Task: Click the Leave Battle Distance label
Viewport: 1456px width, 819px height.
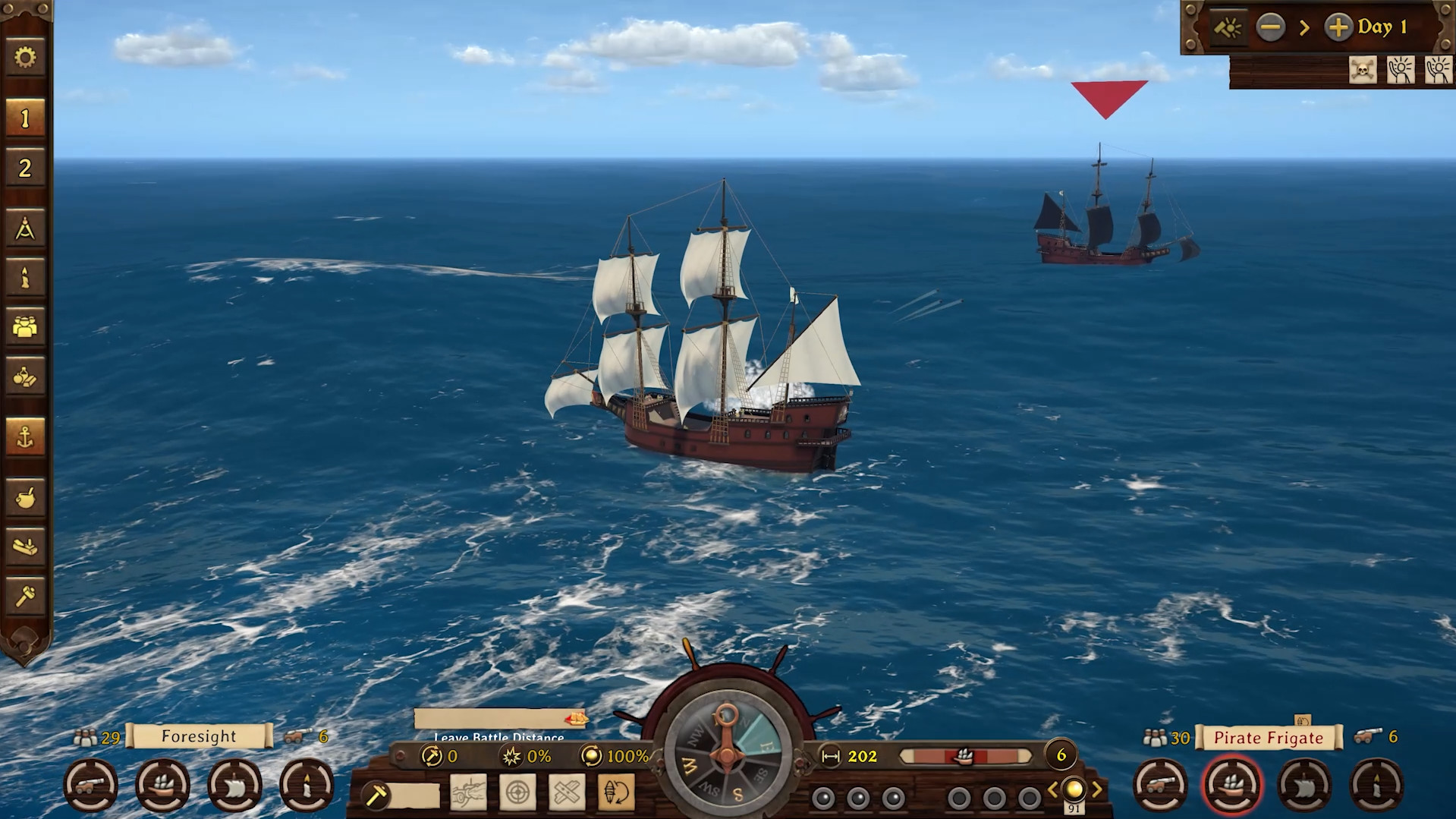Action: (497, 737)
